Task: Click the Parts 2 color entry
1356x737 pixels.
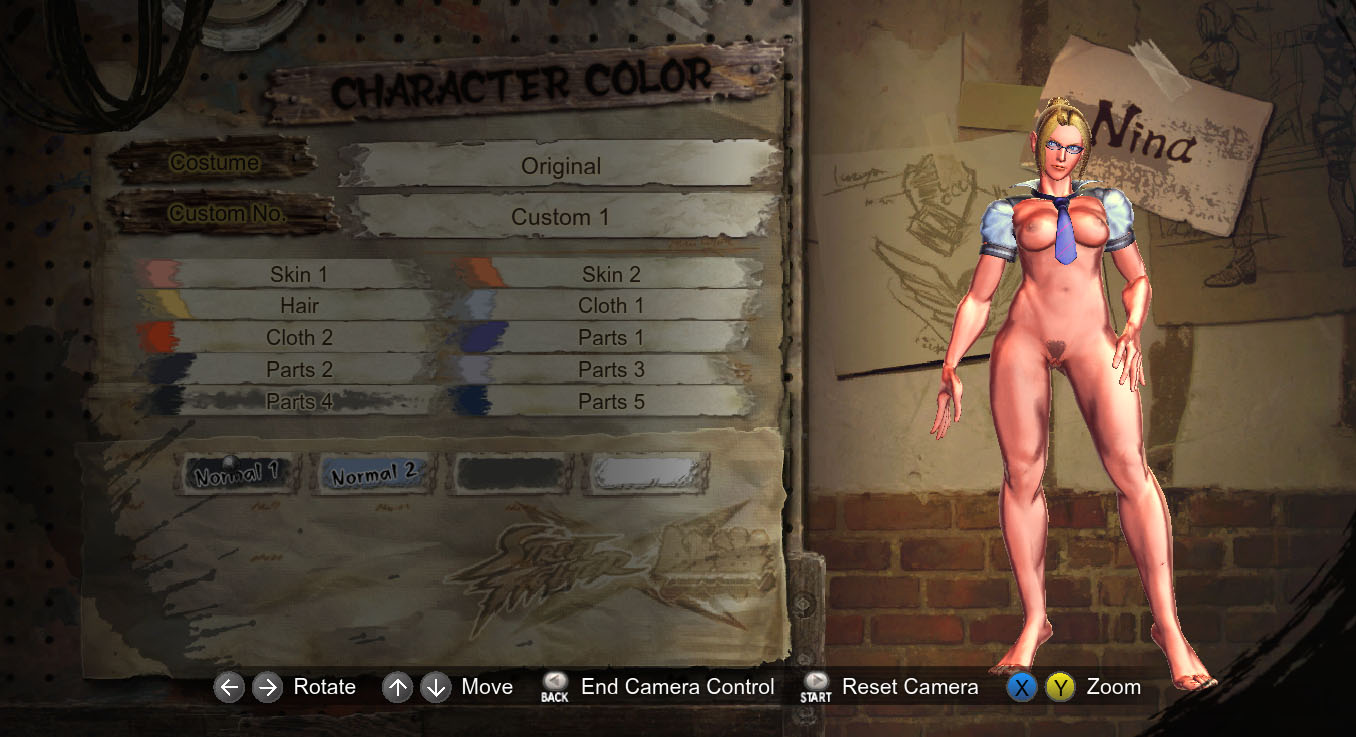Action: tap(298, 370)
